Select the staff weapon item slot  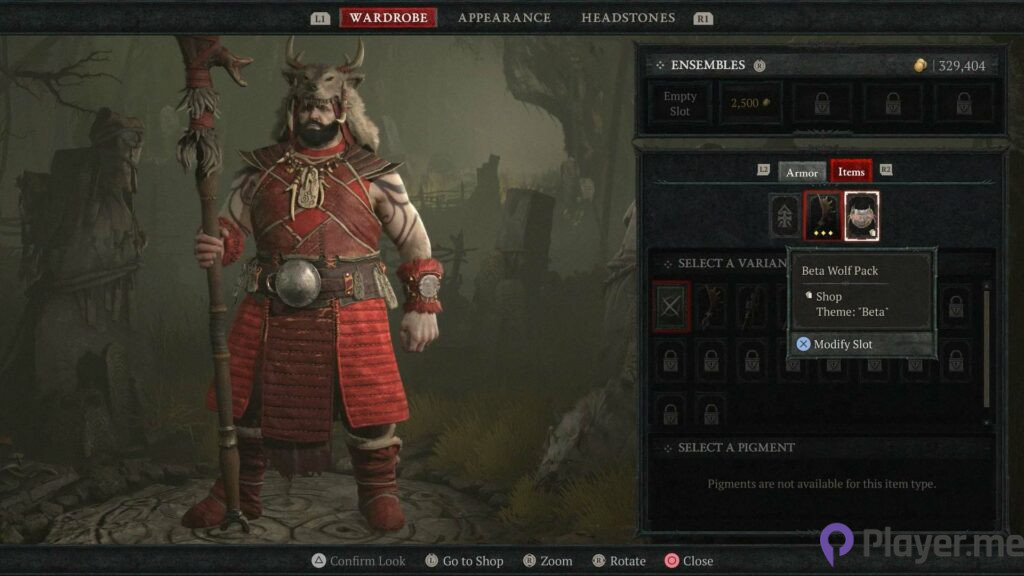coord(823,216)
